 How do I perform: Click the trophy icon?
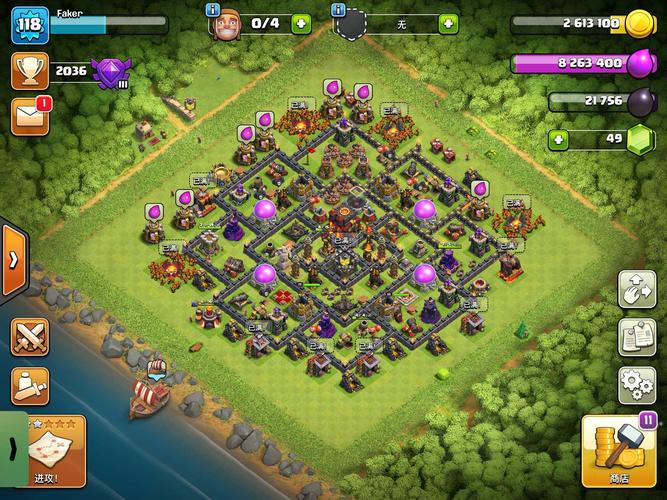click(29, 70)
